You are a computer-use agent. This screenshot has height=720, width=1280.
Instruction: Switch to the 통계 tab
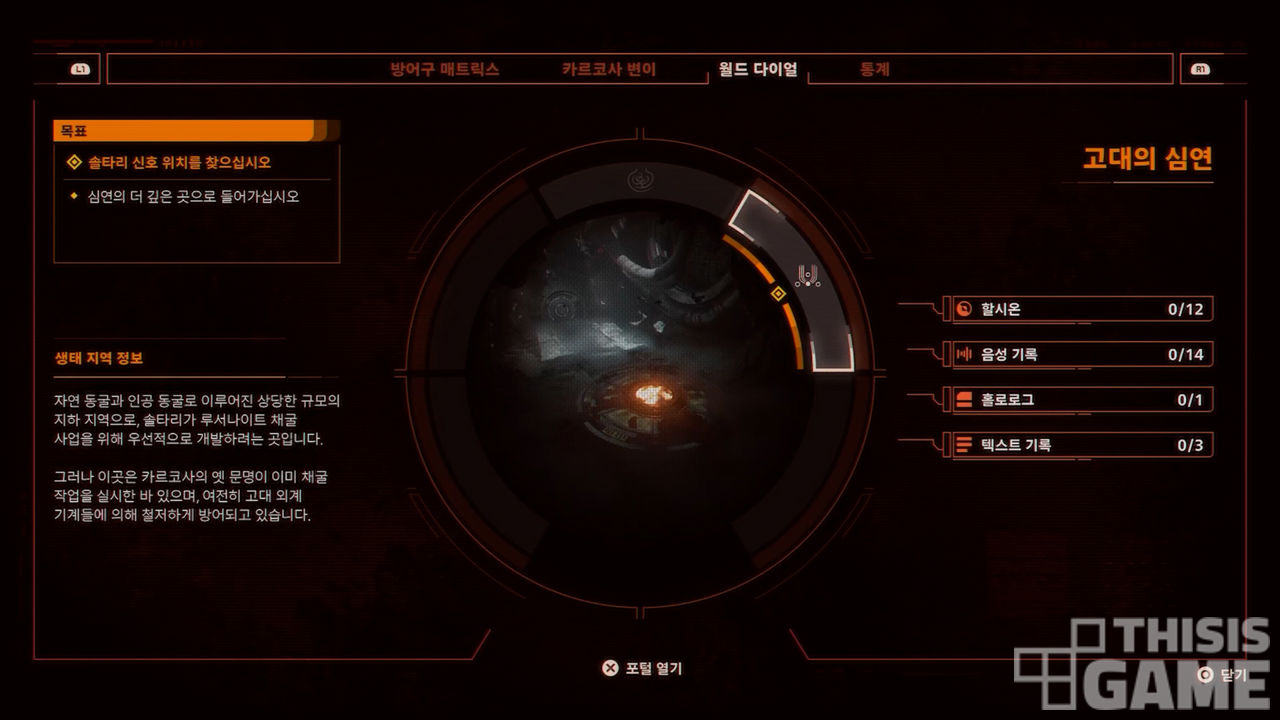(x=875, y=70)
